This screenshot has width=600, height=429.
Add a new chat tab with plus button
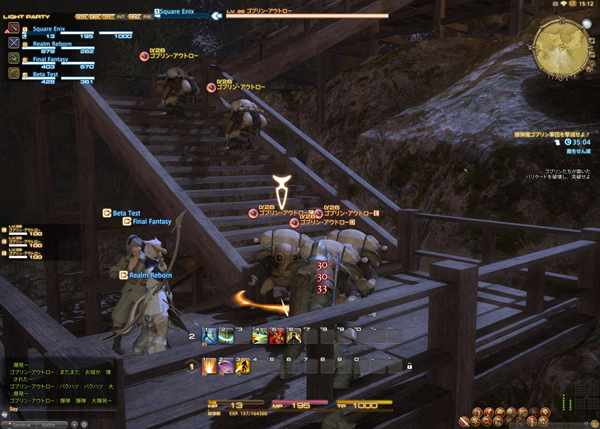click(77, 424)
